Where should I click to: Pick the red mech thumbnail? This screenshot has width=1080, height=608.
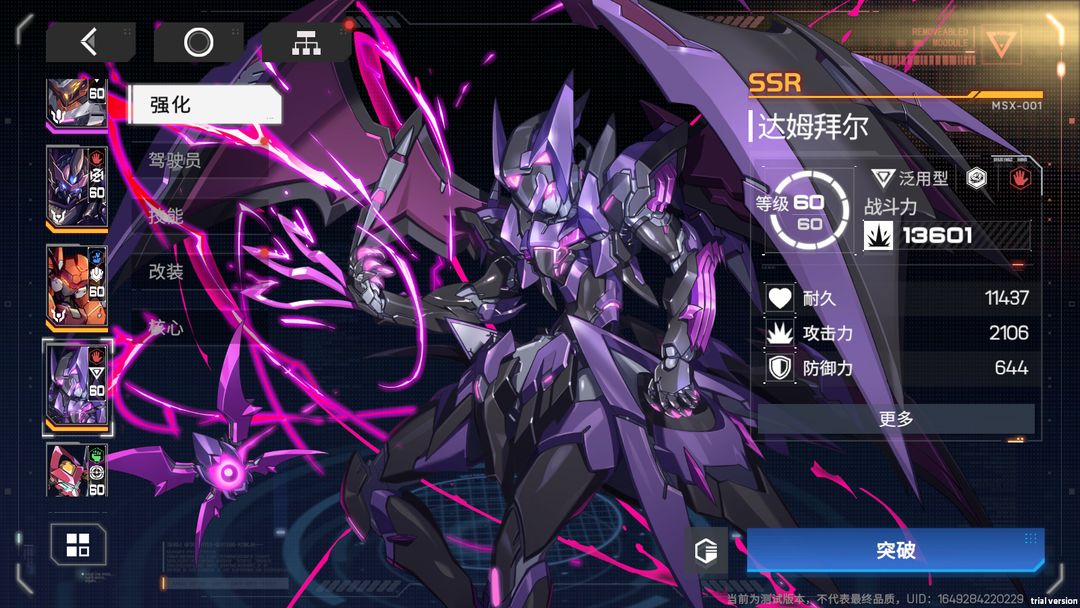click(77, 470)
